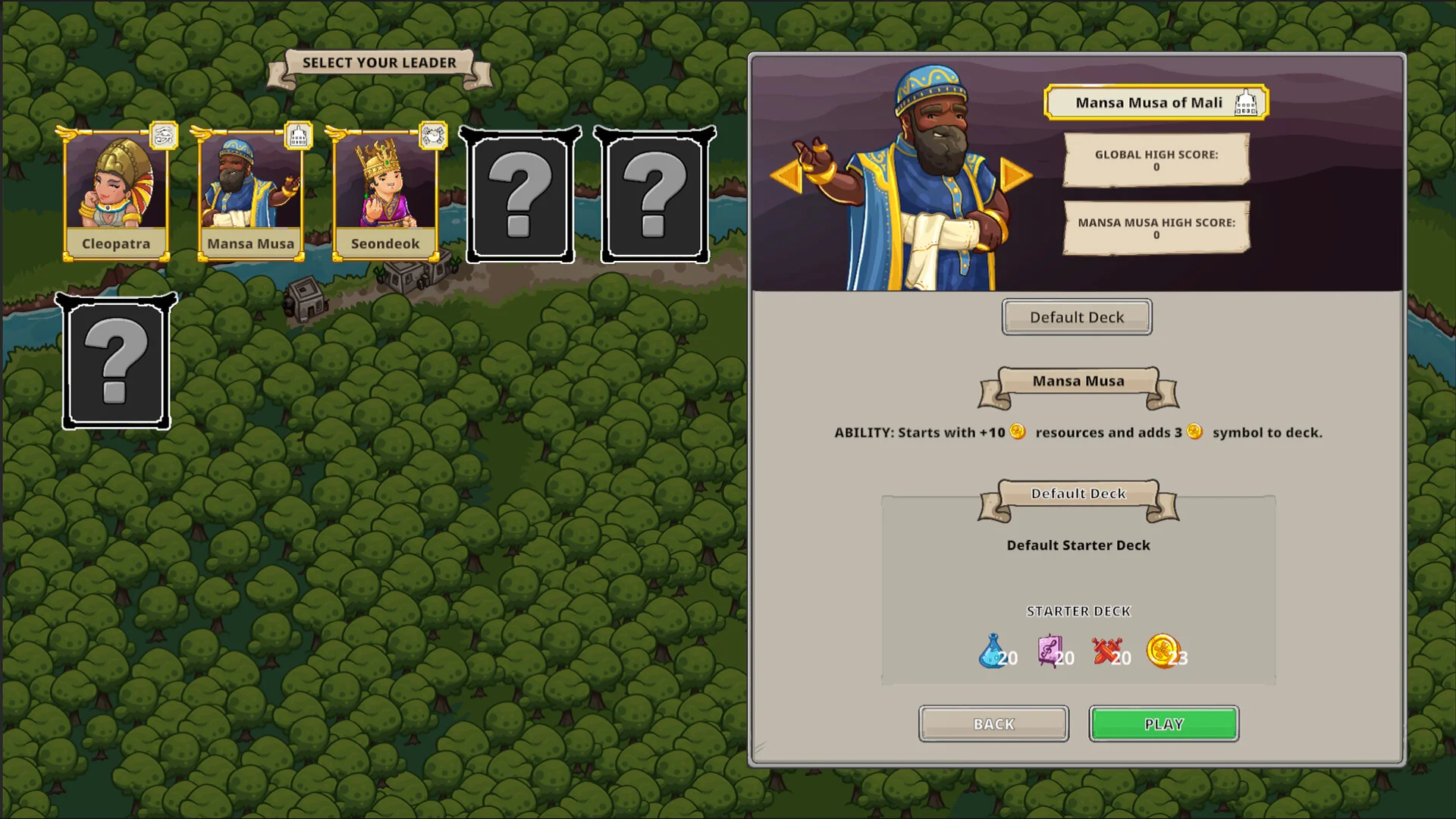Show the next leader with right arrow
Image resolution: width=1456 pixels, height=819 pixels.
(x=1015, y=175)
